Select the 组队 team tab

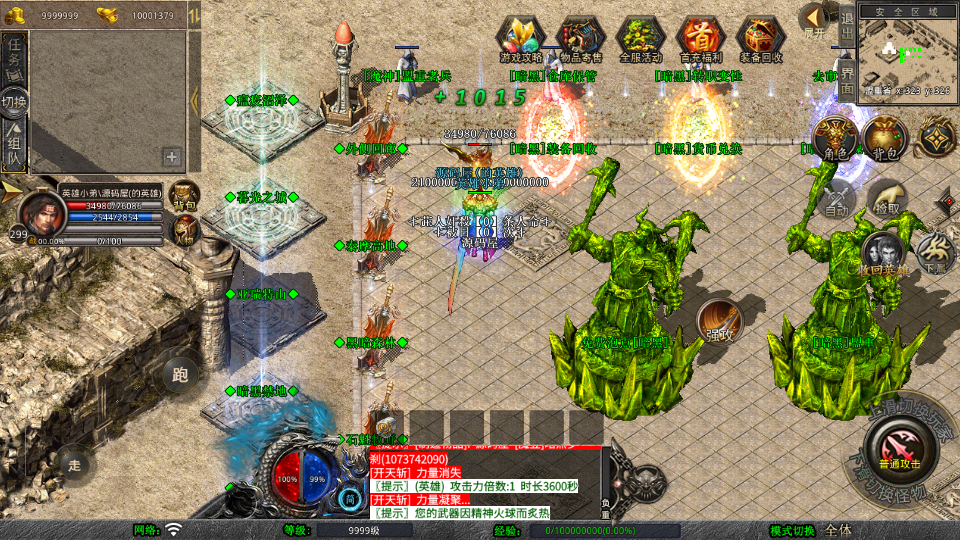point(15,147)
